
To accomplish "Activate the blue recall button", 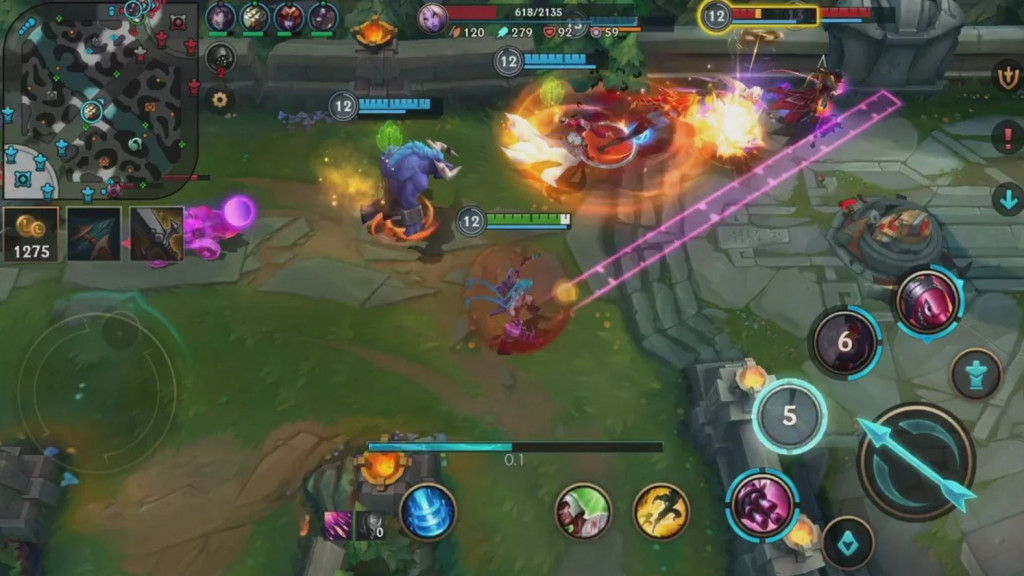I will [428, 511].
